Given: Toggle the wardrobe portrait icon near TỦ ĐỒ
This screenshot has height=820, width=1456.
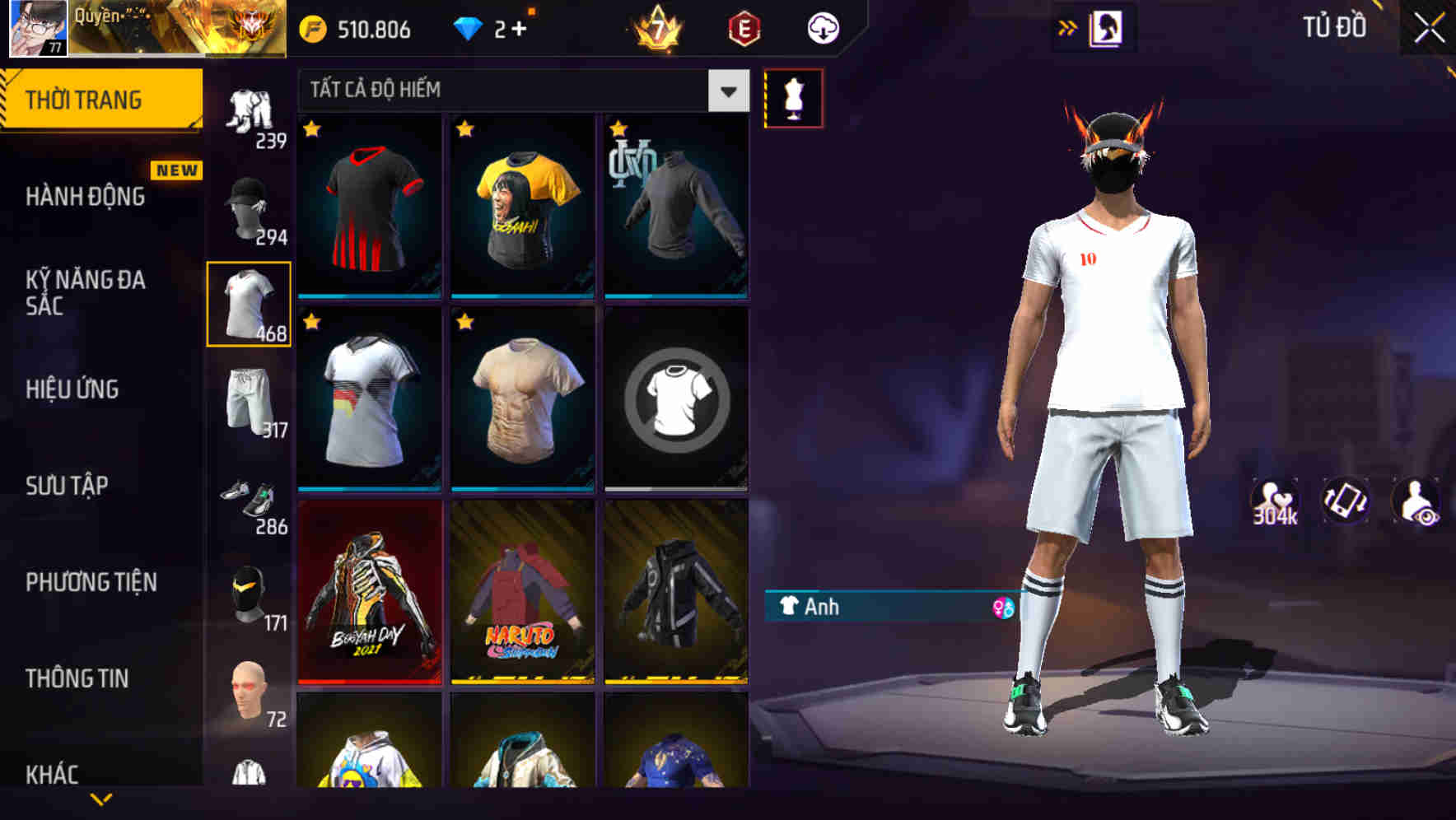Looking at the screenshot, I should 1108,26.
